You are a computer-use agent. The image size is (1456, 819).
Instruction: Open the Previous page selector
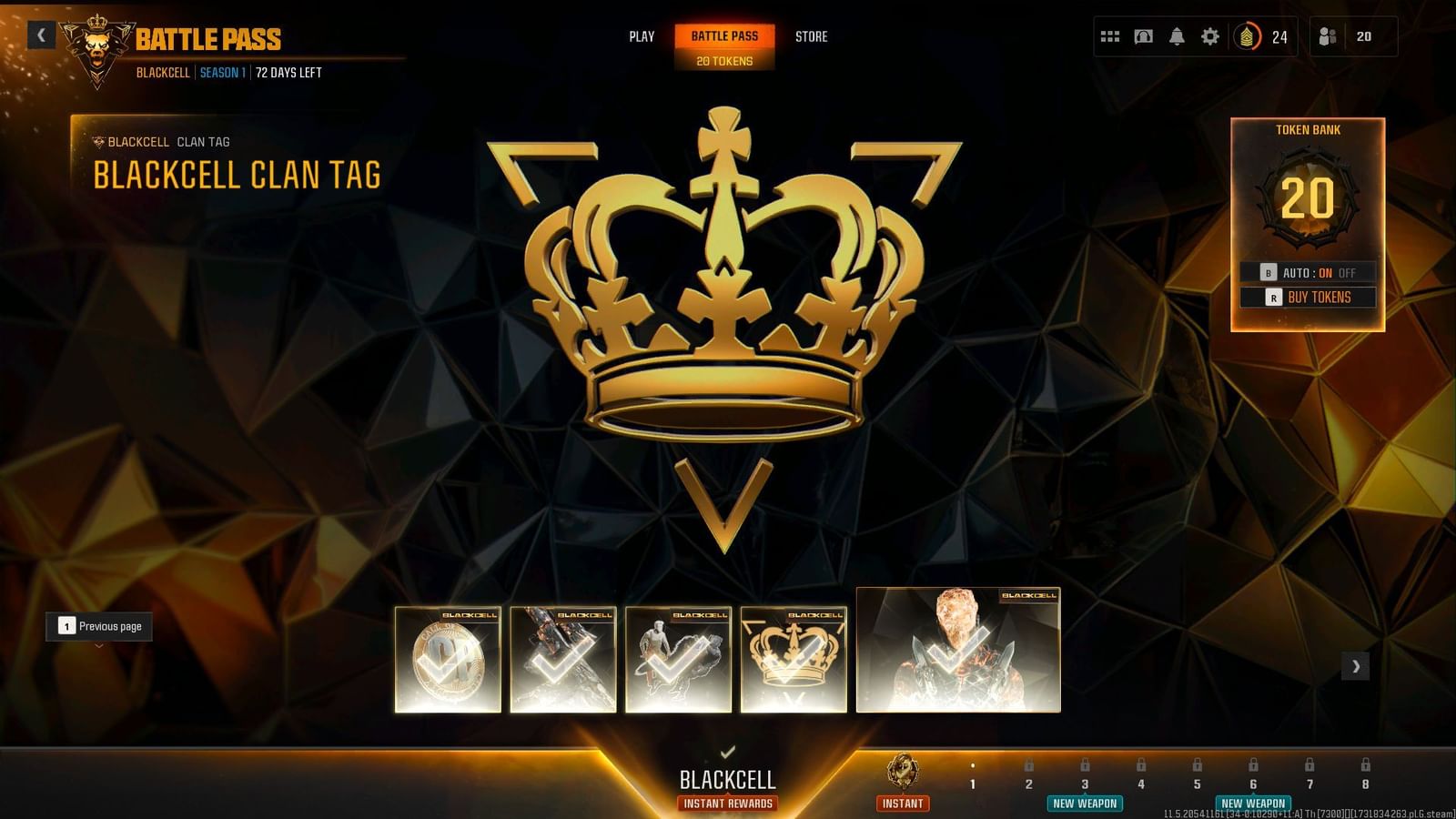pyautogui.click(x=98, y=626)
